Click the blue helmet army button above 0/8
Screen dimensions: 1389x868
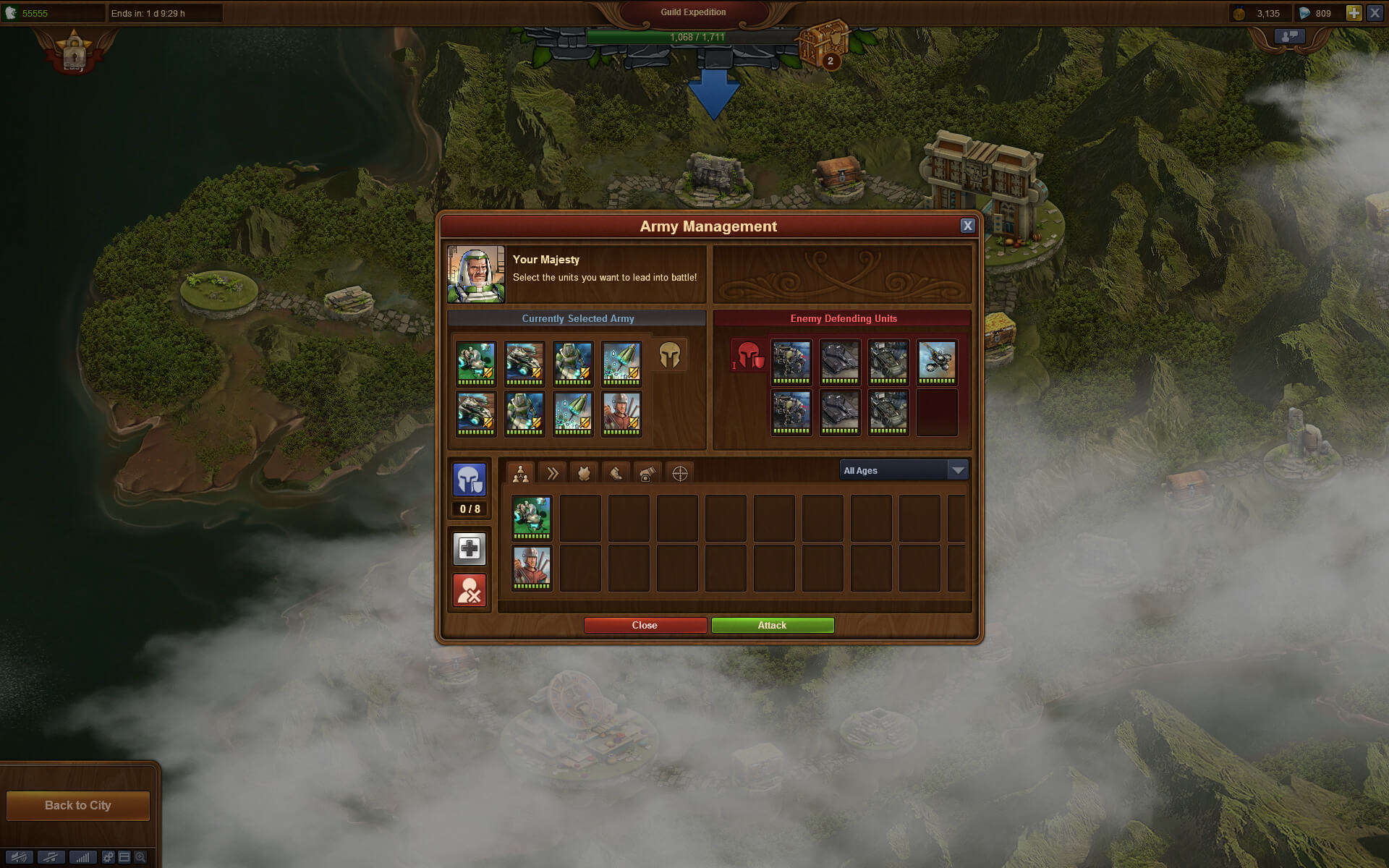pos(470,479)
